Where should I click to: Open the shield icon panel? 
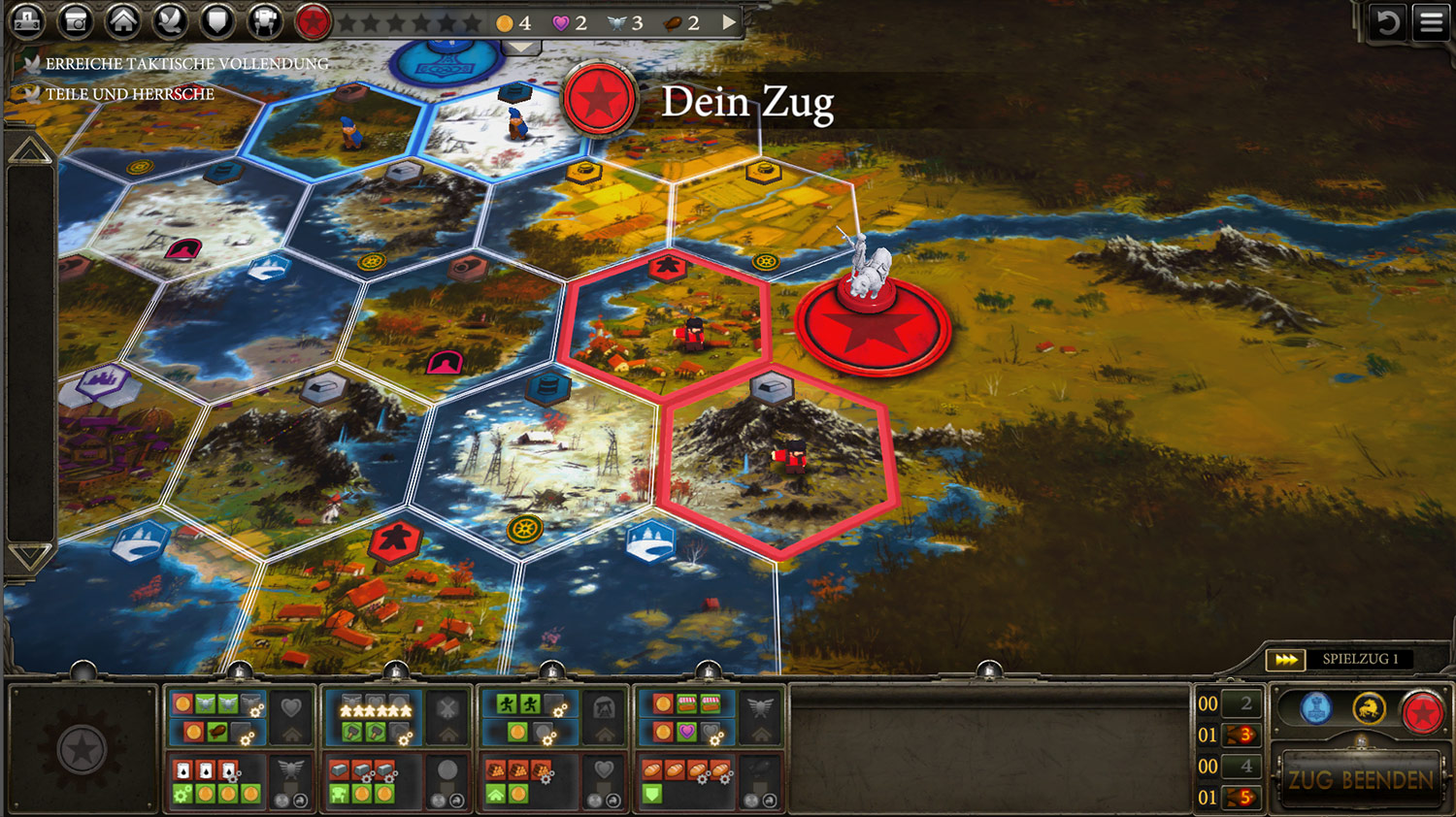click(217, 20)
